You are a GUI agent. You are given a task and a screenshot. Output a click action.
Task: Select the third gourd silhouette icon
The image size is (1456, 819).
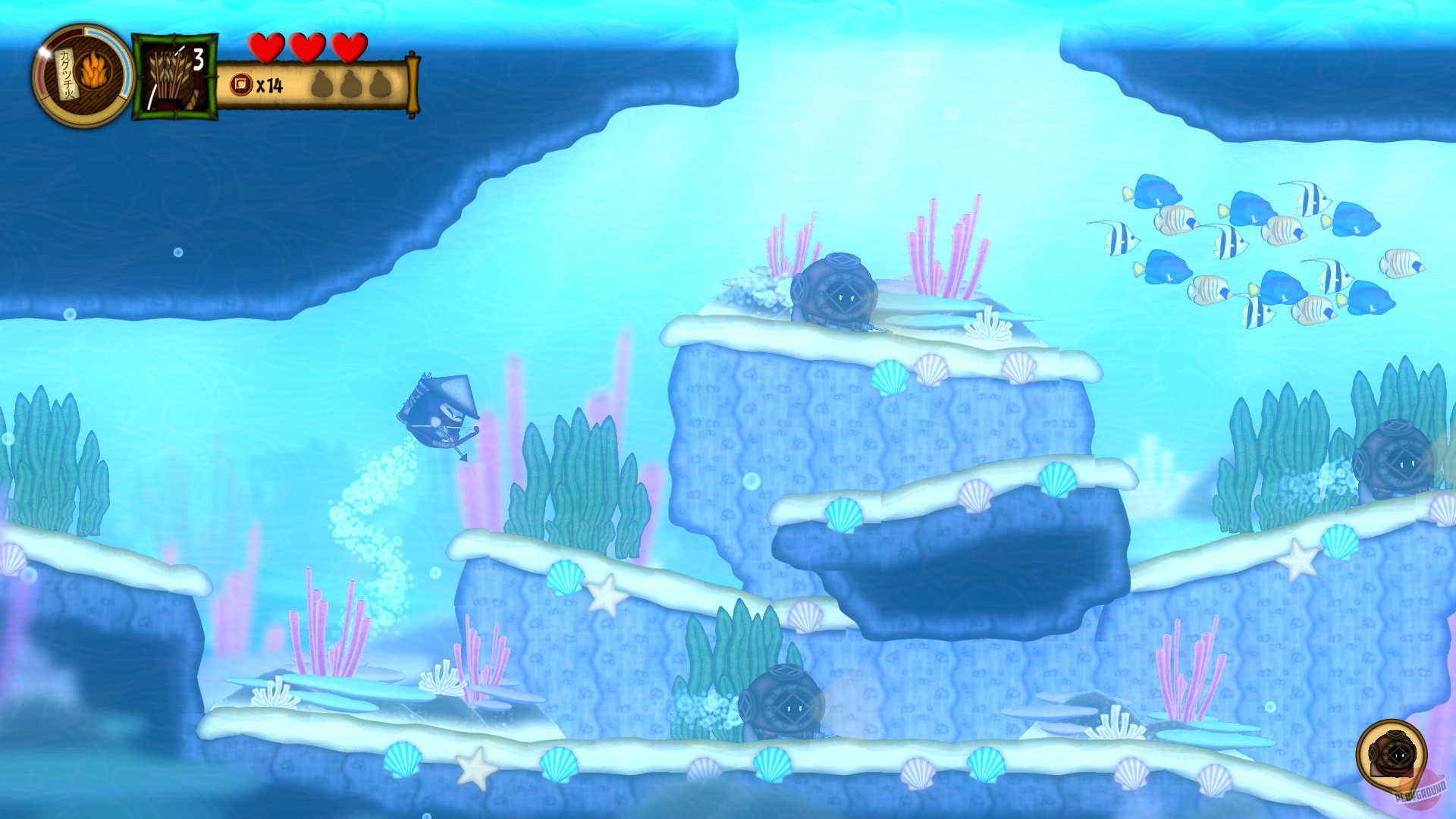(x=378, y=83)
